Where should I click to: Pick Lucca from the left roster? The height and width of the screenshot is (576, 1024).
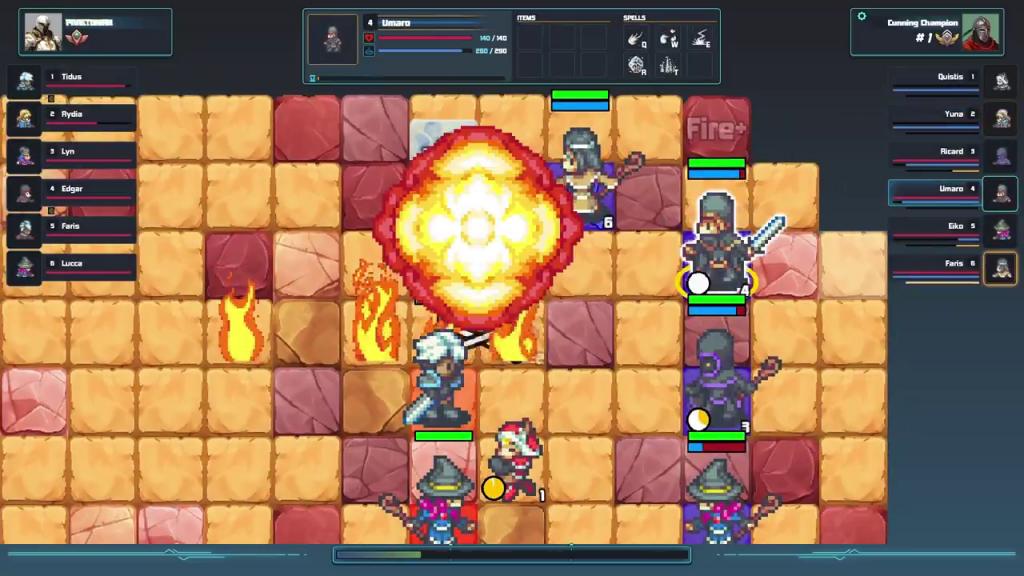[70, 267]
